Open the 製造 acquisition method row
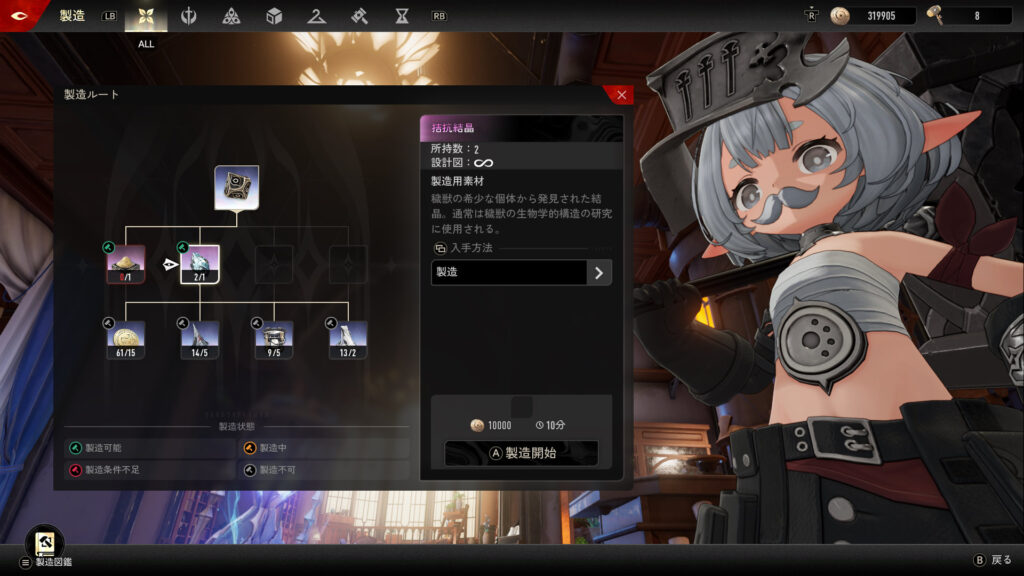 (521, 272)
